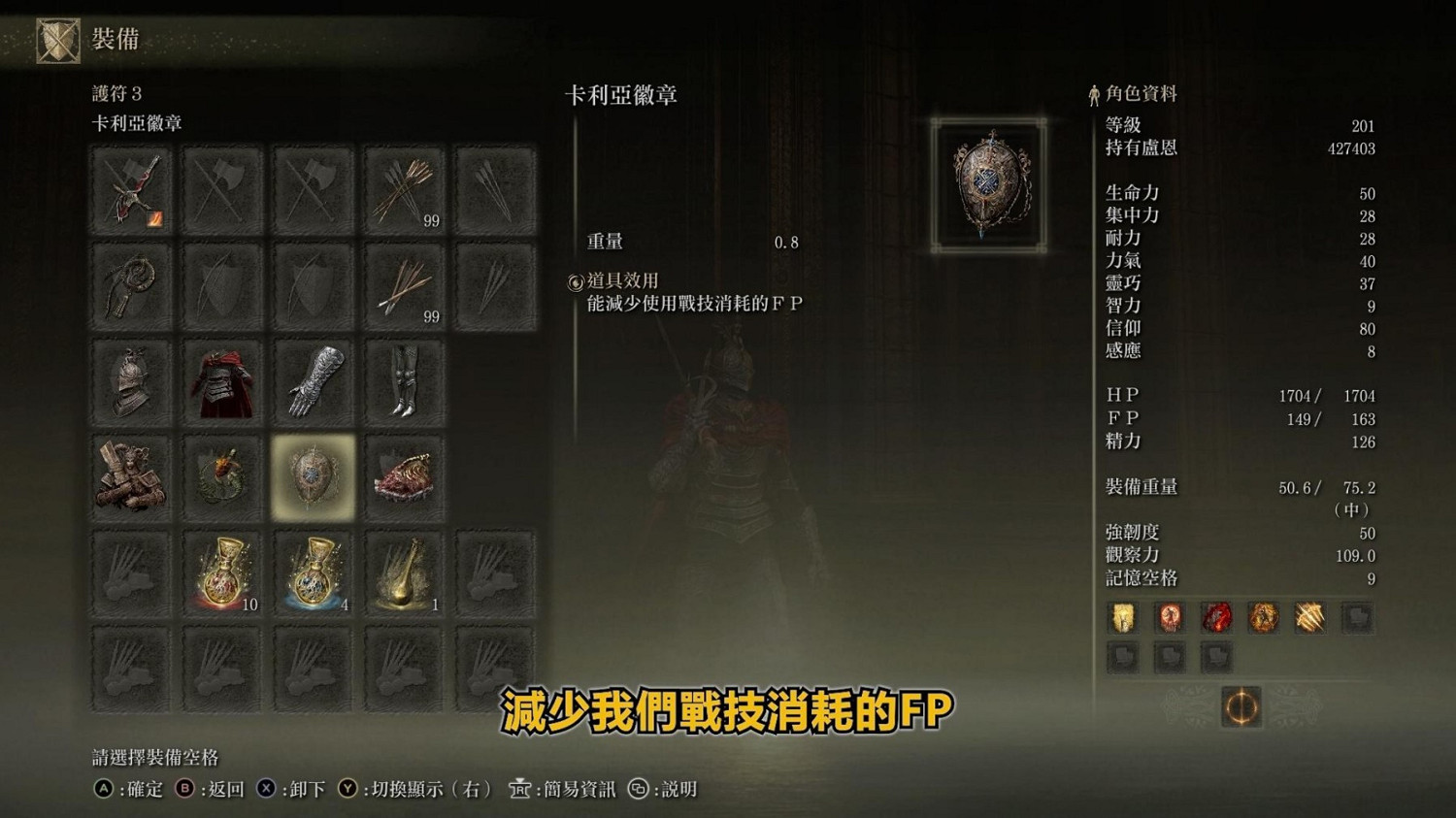The image size is (1456, 818).
Task: Select the stack of 99 arrows
Action: [405, 189]
